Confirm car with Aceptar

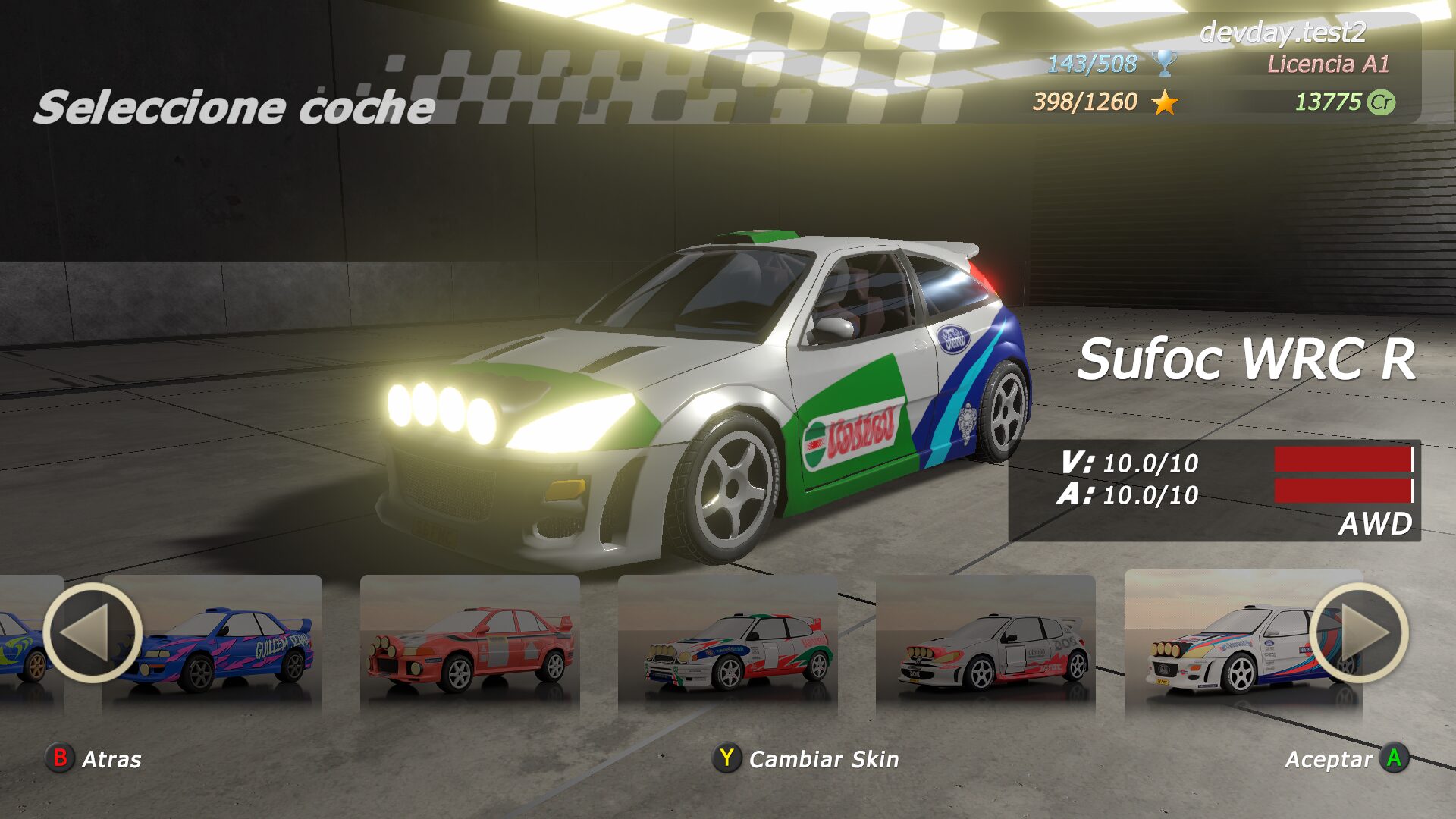click(x=1346, y=758)
